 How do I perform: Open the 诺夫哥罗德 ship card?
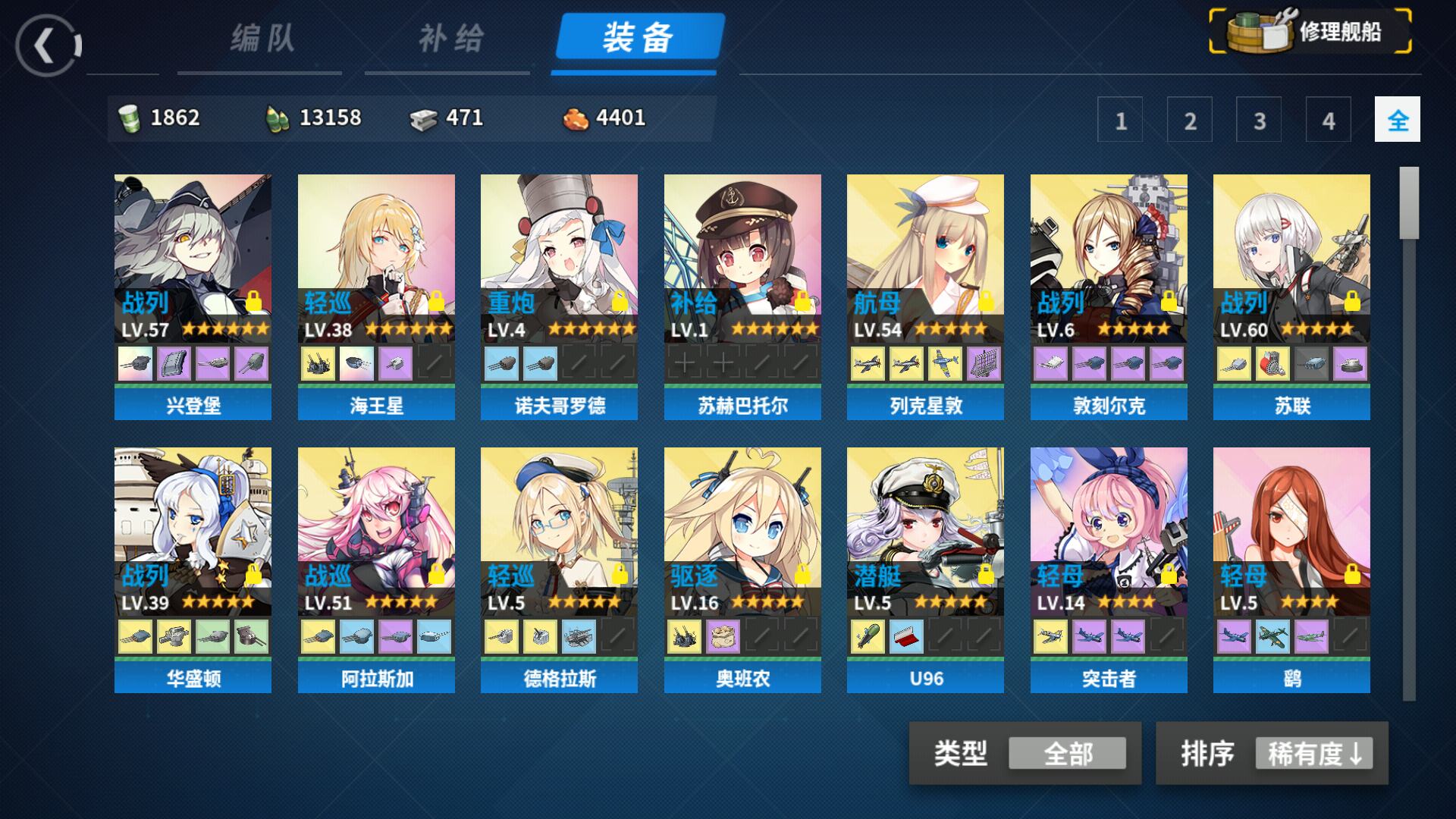coord(559,296)
